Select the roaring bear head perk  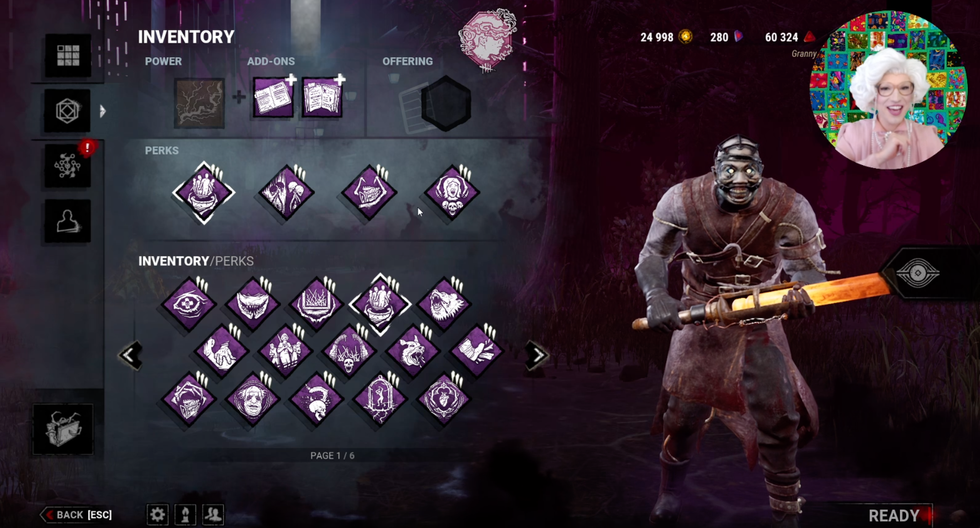(x=443, y=304)
